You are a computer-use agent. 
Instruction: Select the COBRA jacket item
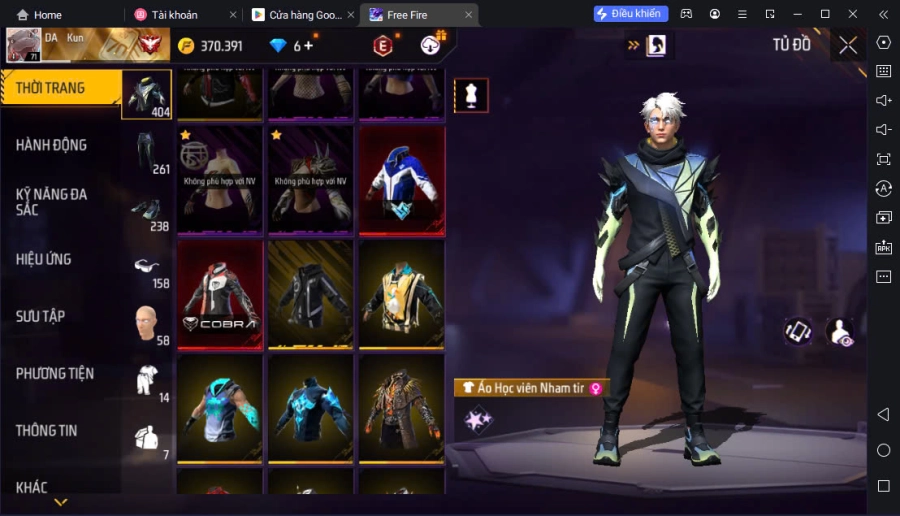[x=220, y=294]
